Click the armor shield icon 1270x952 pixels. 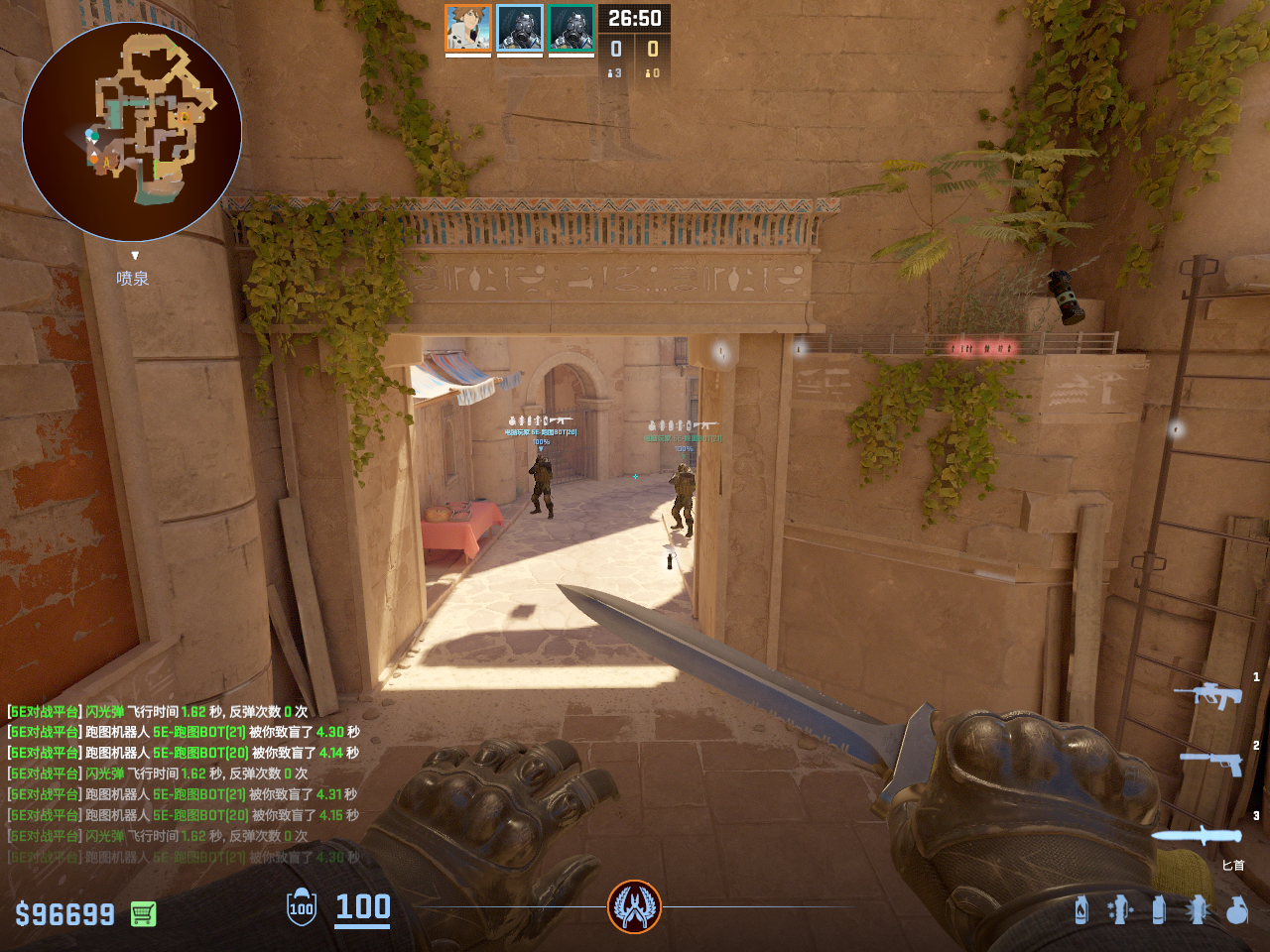[x=302, y=907]
